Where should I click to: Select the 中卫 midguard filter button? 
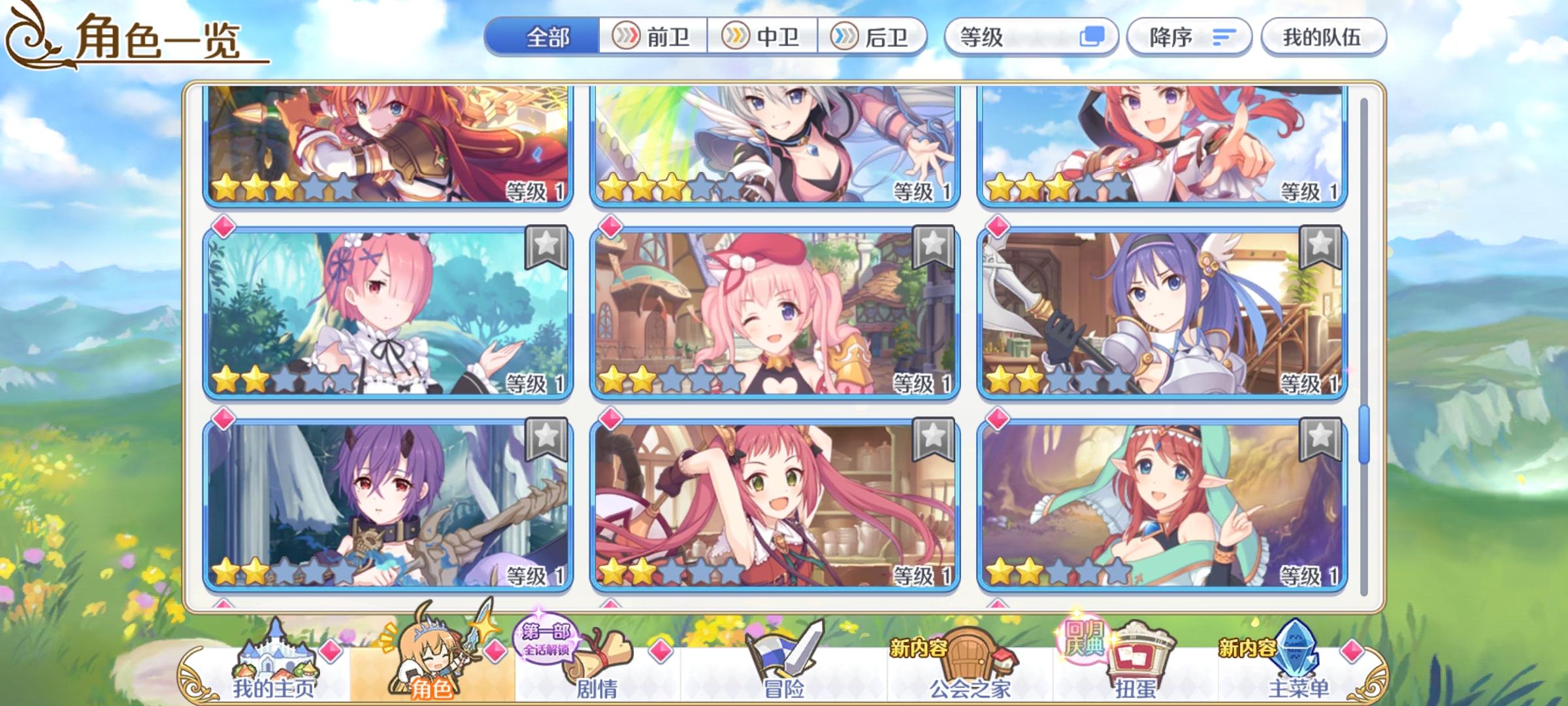[x=764, y=37]
